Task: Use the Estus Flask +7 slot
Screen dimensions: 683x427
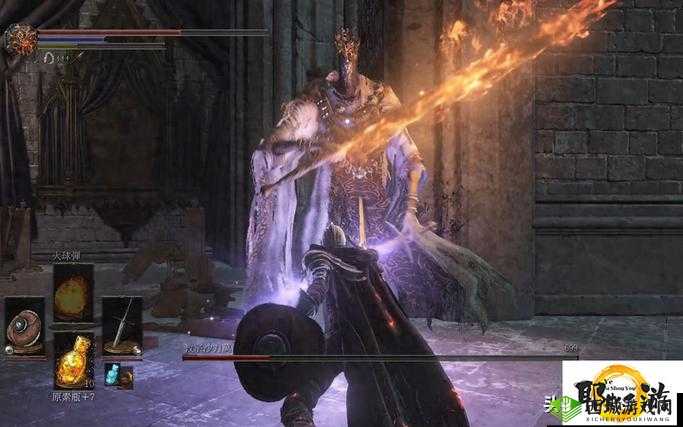Action: pos(73,359)
